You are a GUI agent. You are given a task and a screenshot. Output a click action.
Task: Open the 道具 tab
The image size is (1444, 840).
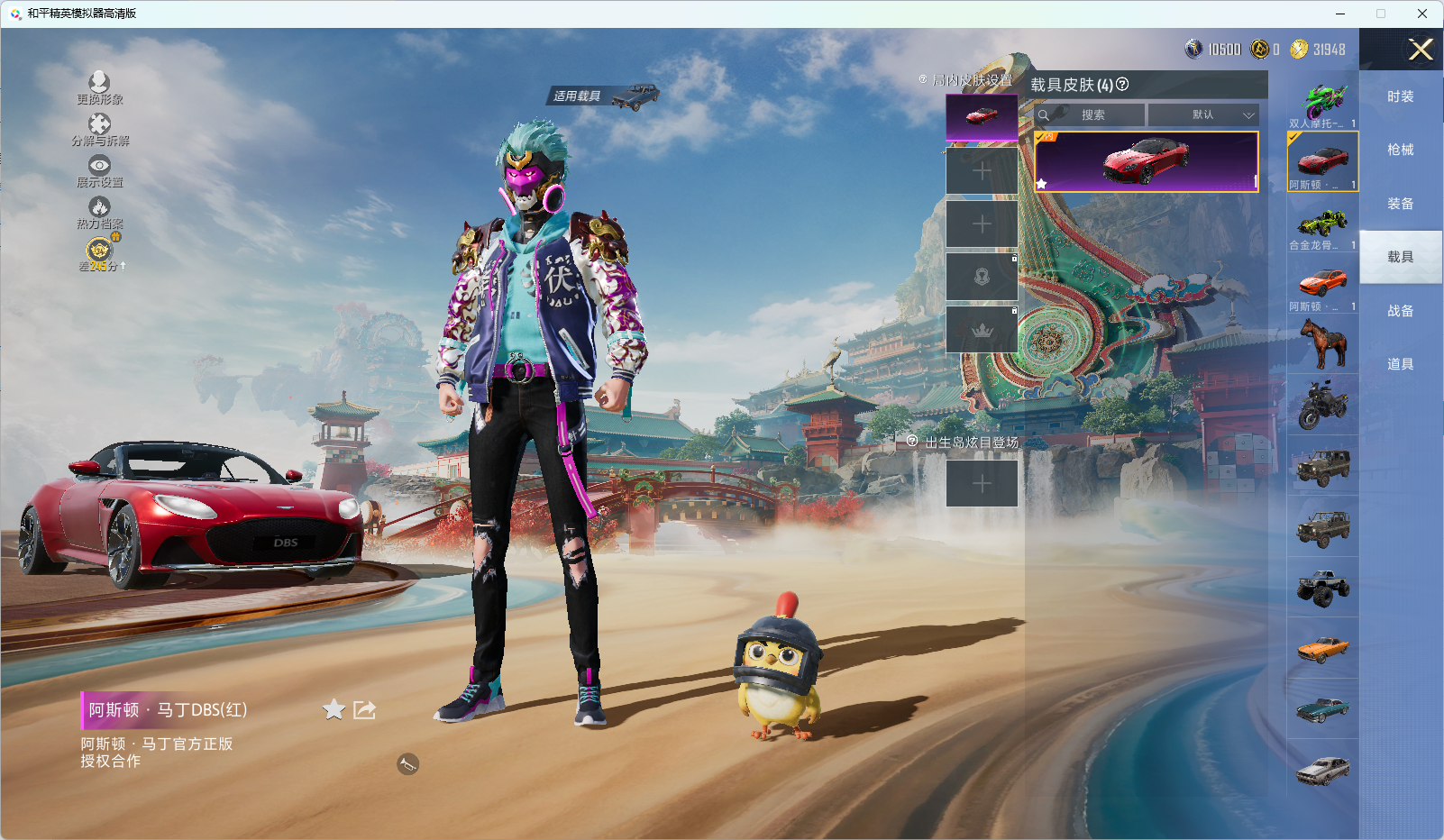[x=1400, y=364]
